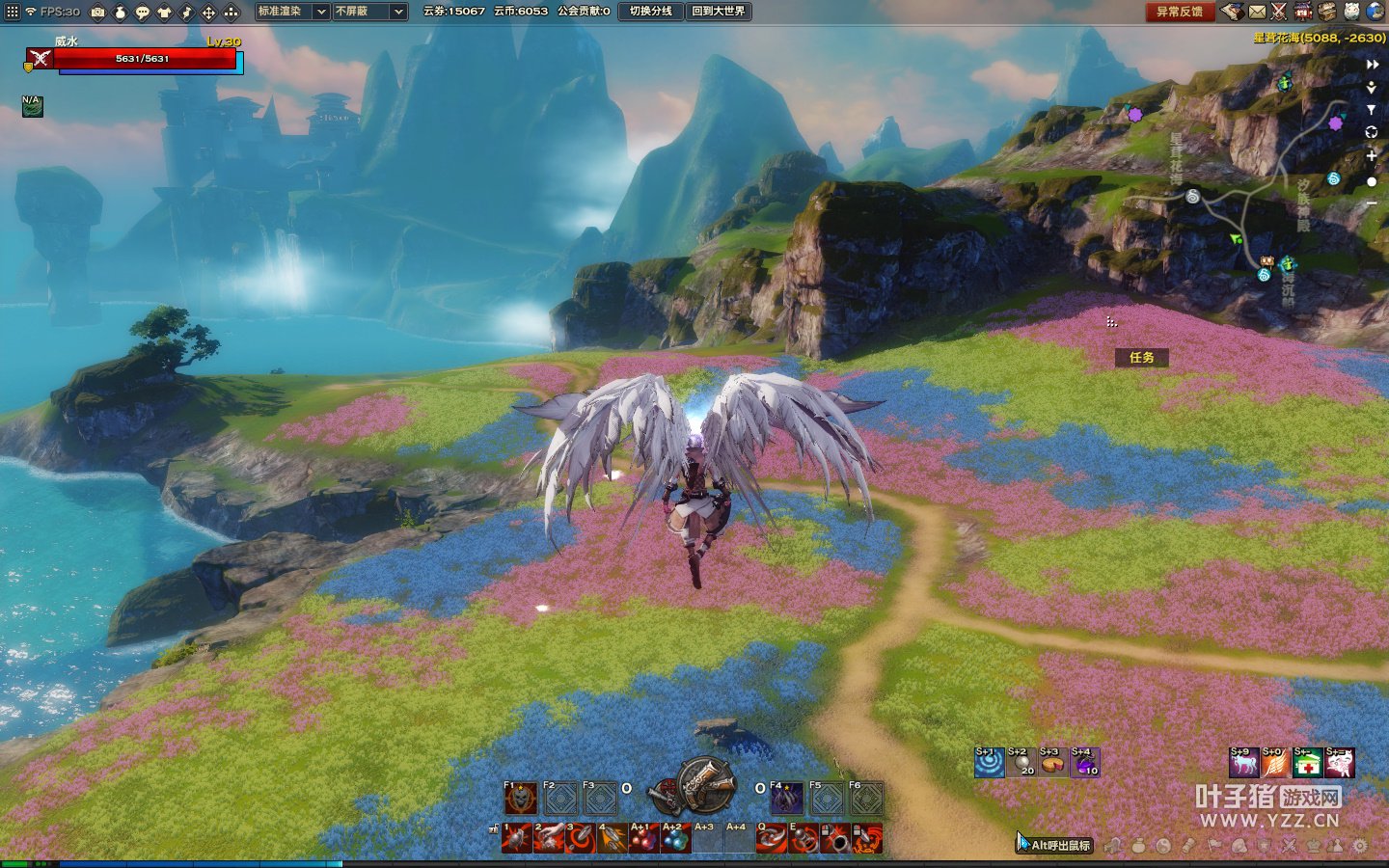The height and width of the screenshot is (868, 1389).
Task: Return to main world via 回到大世界
Action: (x=718, y=12)
